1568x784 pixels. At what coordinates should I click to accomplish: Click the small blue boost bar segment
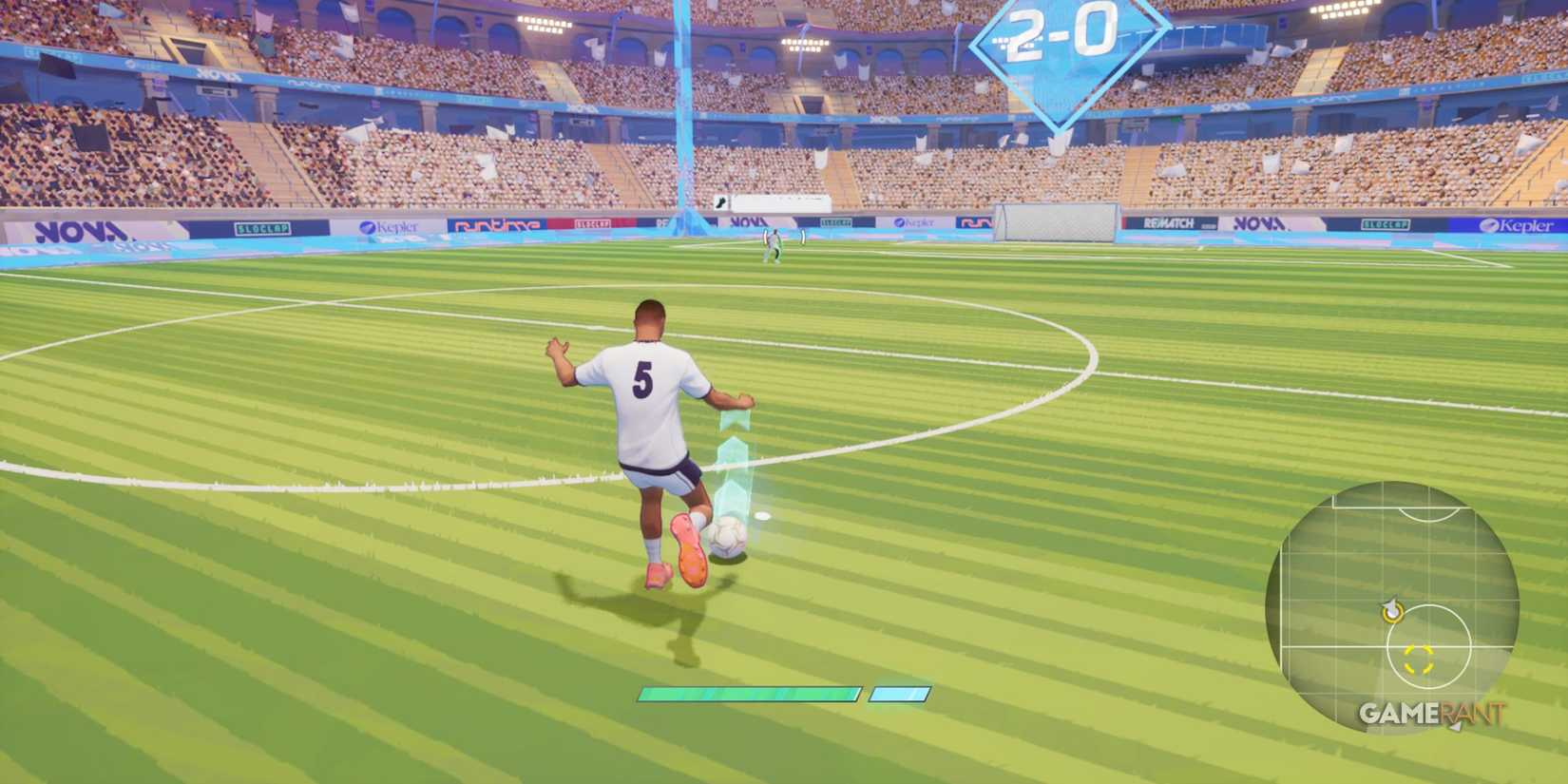click(897, 693)
